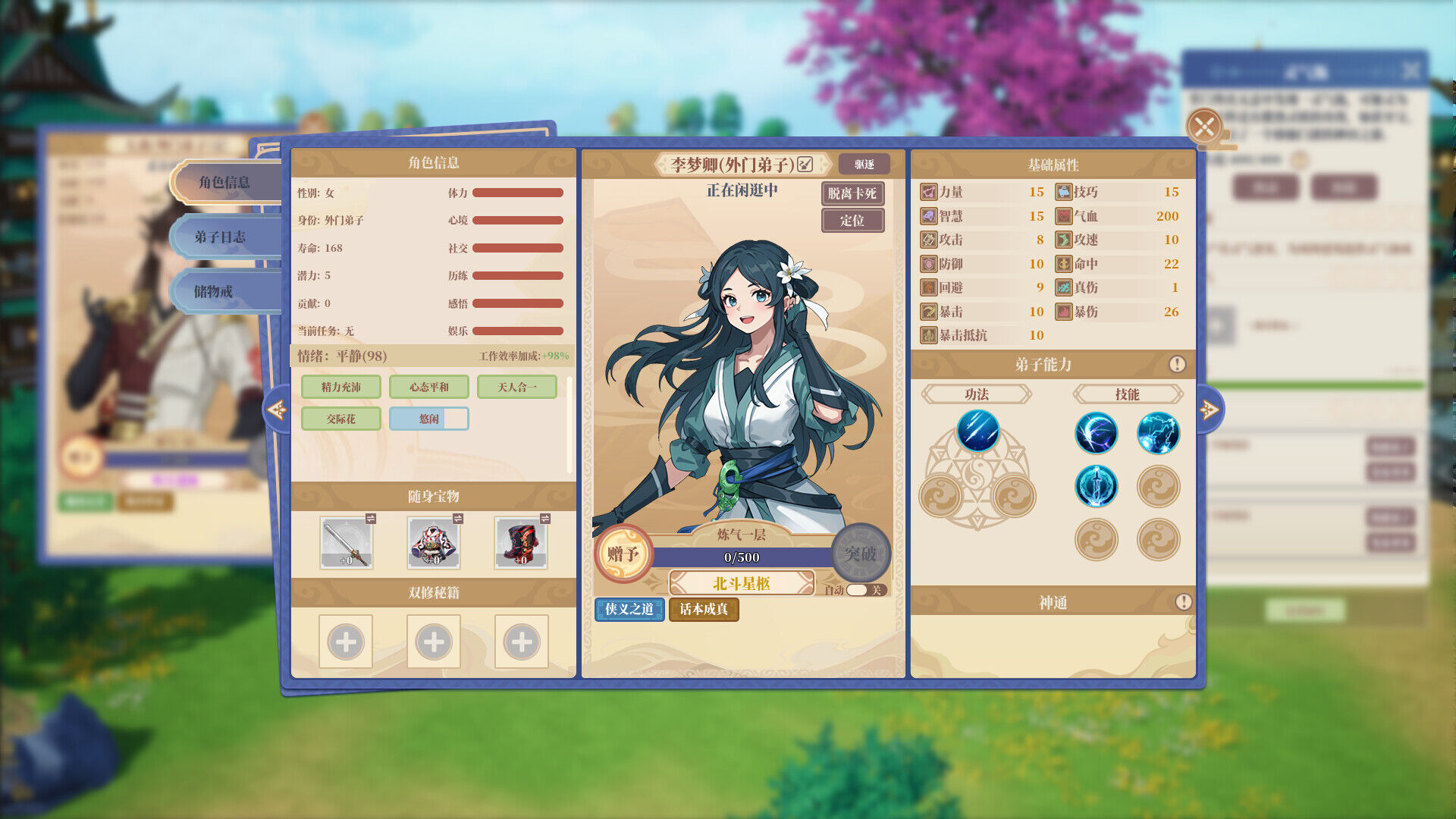Show the next disciple with right arrow
1456x819 pixels.
point(1210,410)
